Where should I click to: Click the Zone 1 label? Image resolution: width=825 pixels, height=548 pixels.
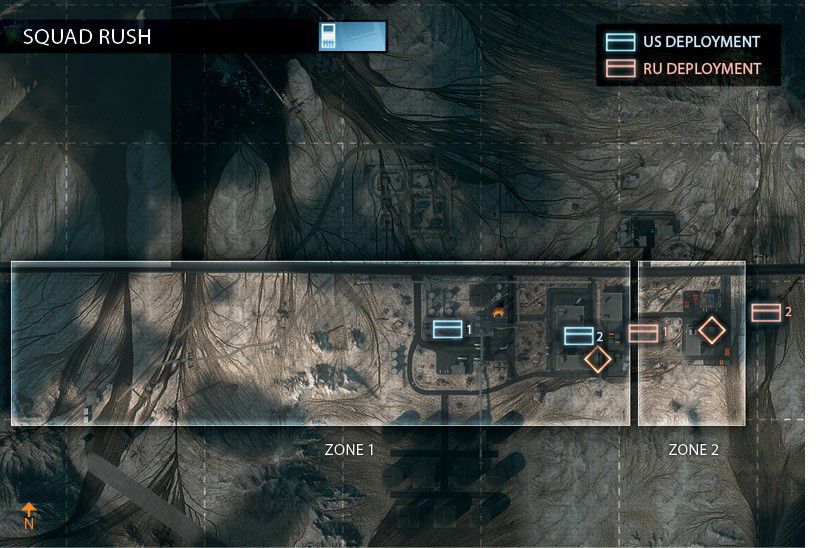pyautogui.click(x=349, y=450)
